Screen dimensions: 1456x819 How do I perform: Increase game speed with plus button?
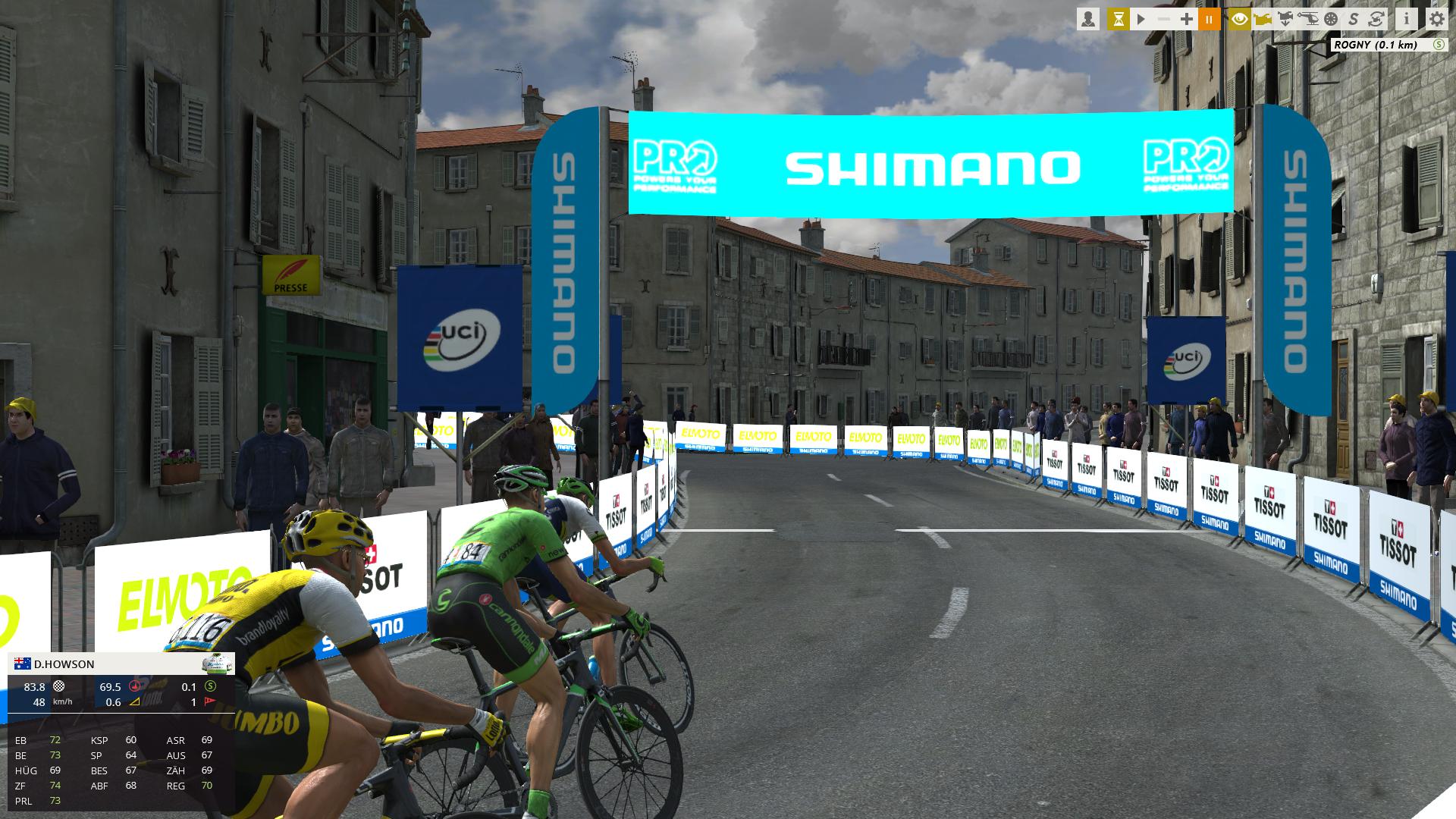point(1187,19)
